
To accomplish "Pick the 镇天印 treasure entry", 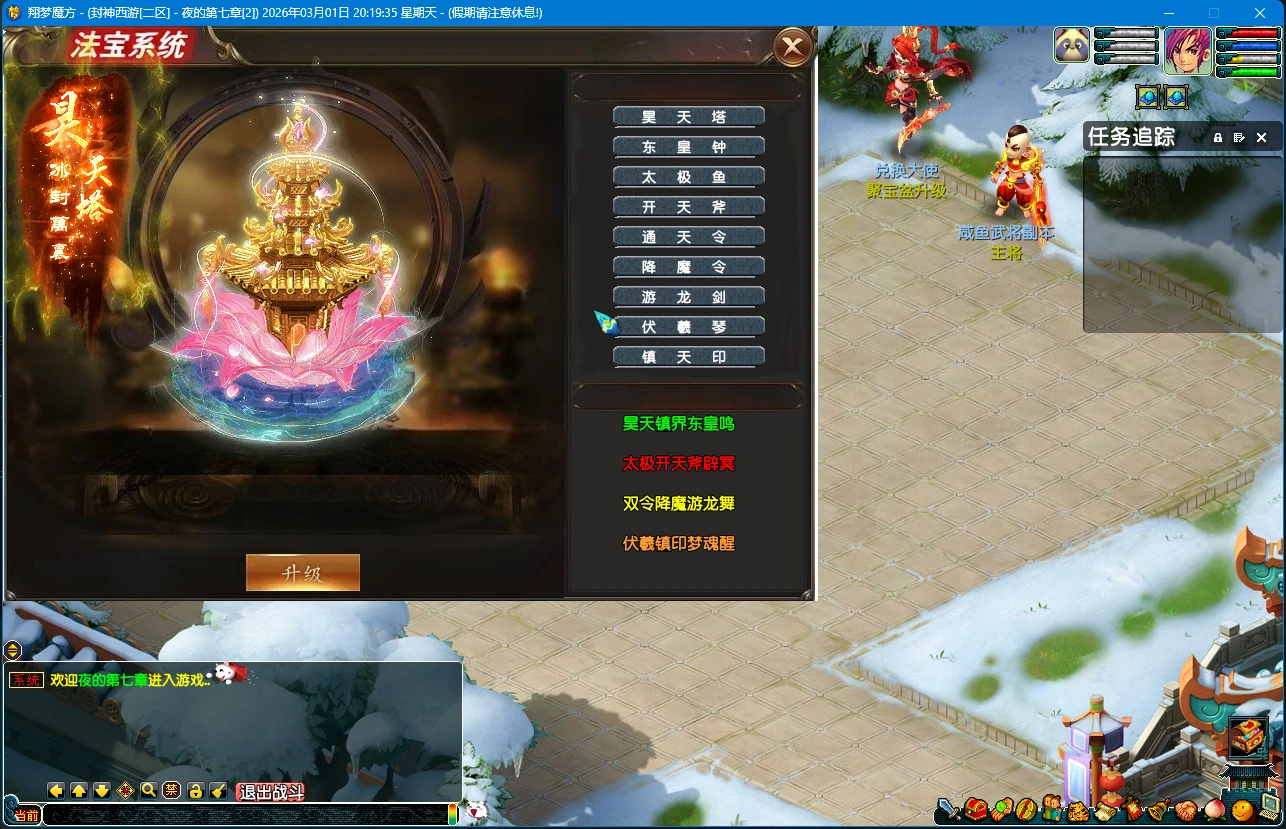I will coord(688,357).
